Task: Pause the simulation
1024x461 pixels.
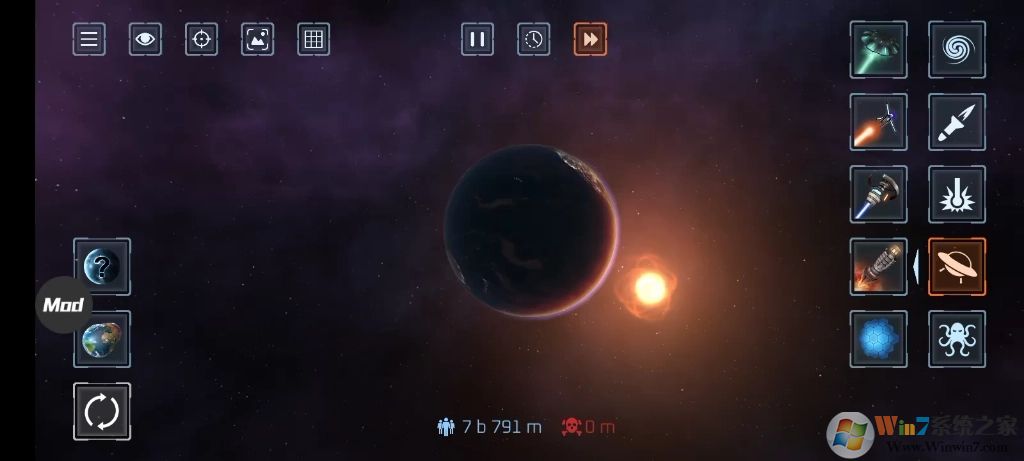Action: pos(477,39)
